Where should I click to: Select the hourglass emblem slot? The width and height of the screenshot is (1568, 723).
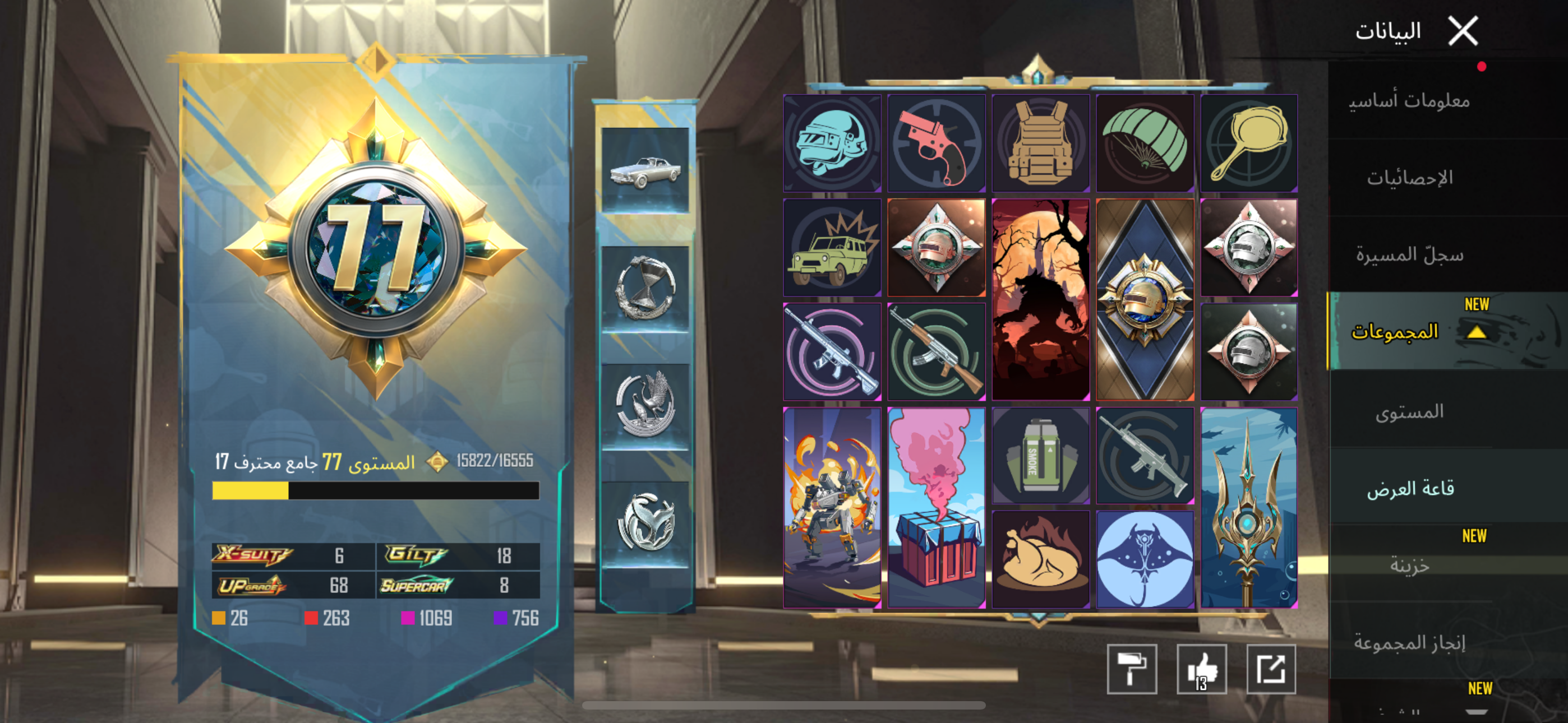645,289
